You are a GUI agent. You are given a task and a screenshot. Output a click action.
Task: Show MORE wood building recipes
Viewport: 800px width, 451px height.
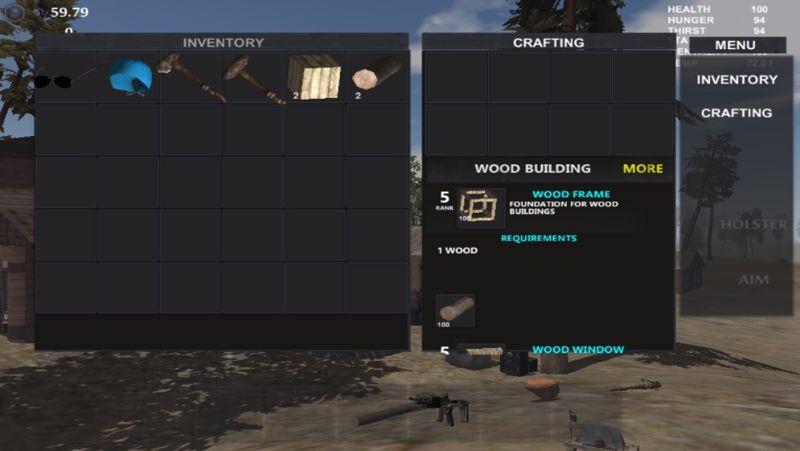tap(642, 168)
